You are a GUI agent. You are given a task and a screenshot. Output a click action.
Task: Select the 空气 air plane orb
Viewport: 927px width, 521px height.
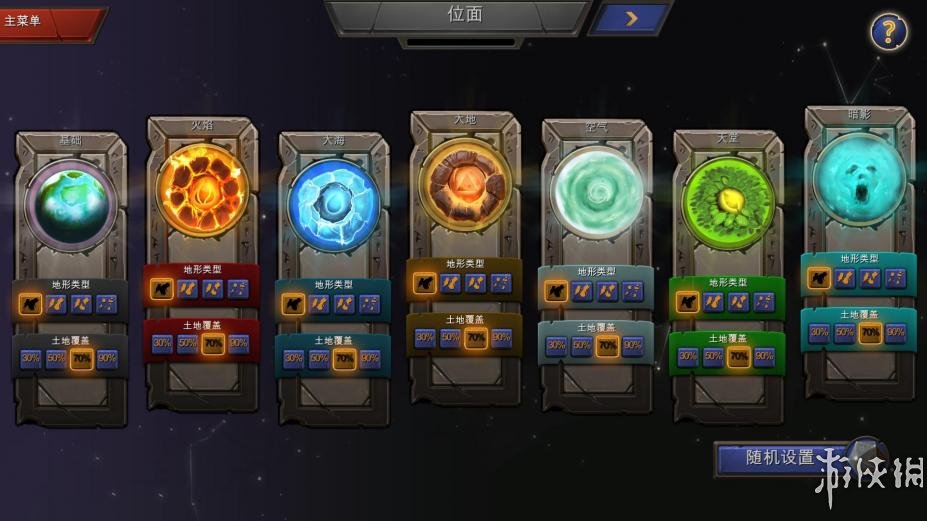coord(596,193)
